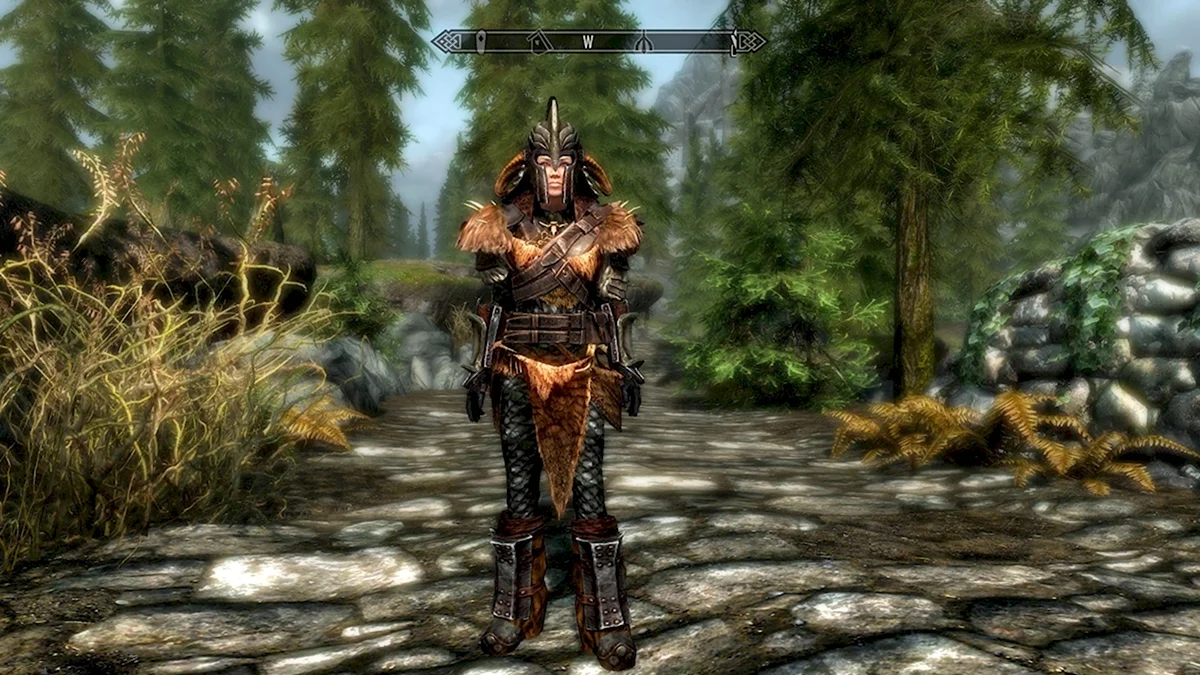Select the arch-shaped location marker on compass

click(645, 42)
